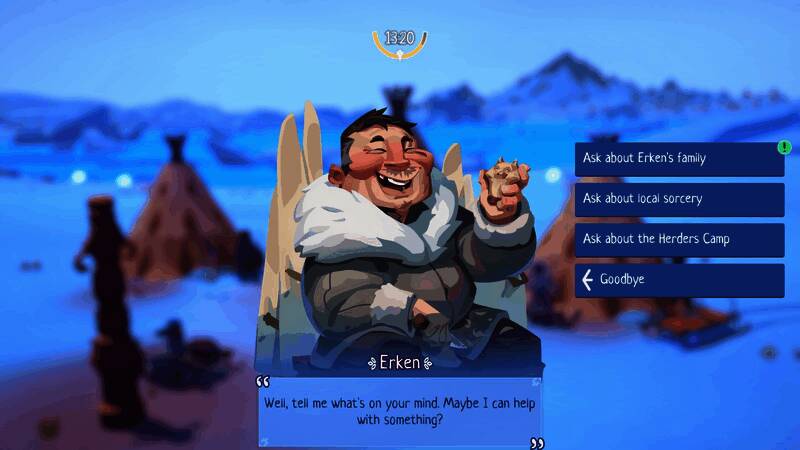Select Ask about the Herders Camp
This screenshot has height=450, width=800.
pos(679,239)
